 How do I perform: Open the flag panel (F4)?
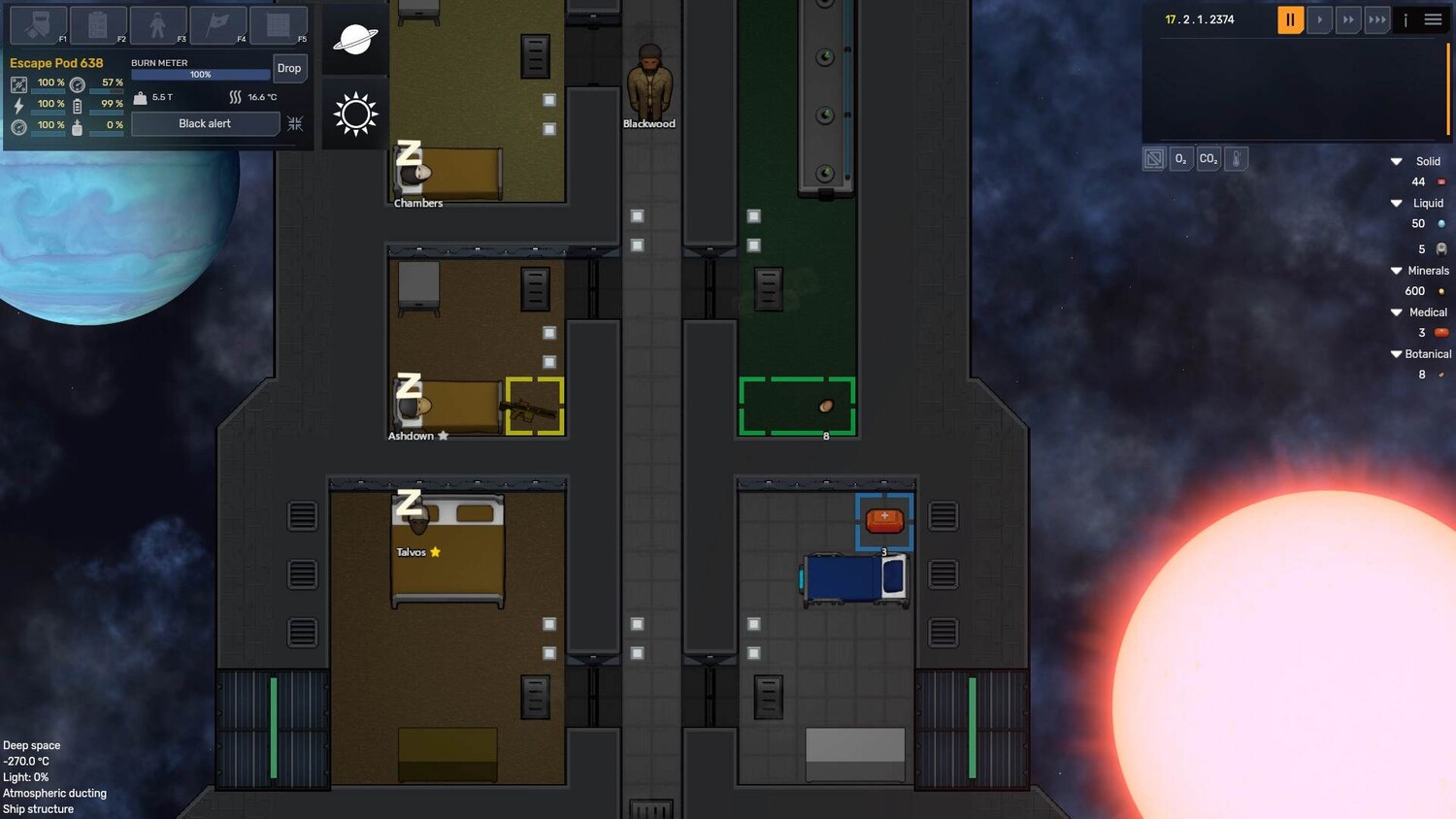pos(217,24)
